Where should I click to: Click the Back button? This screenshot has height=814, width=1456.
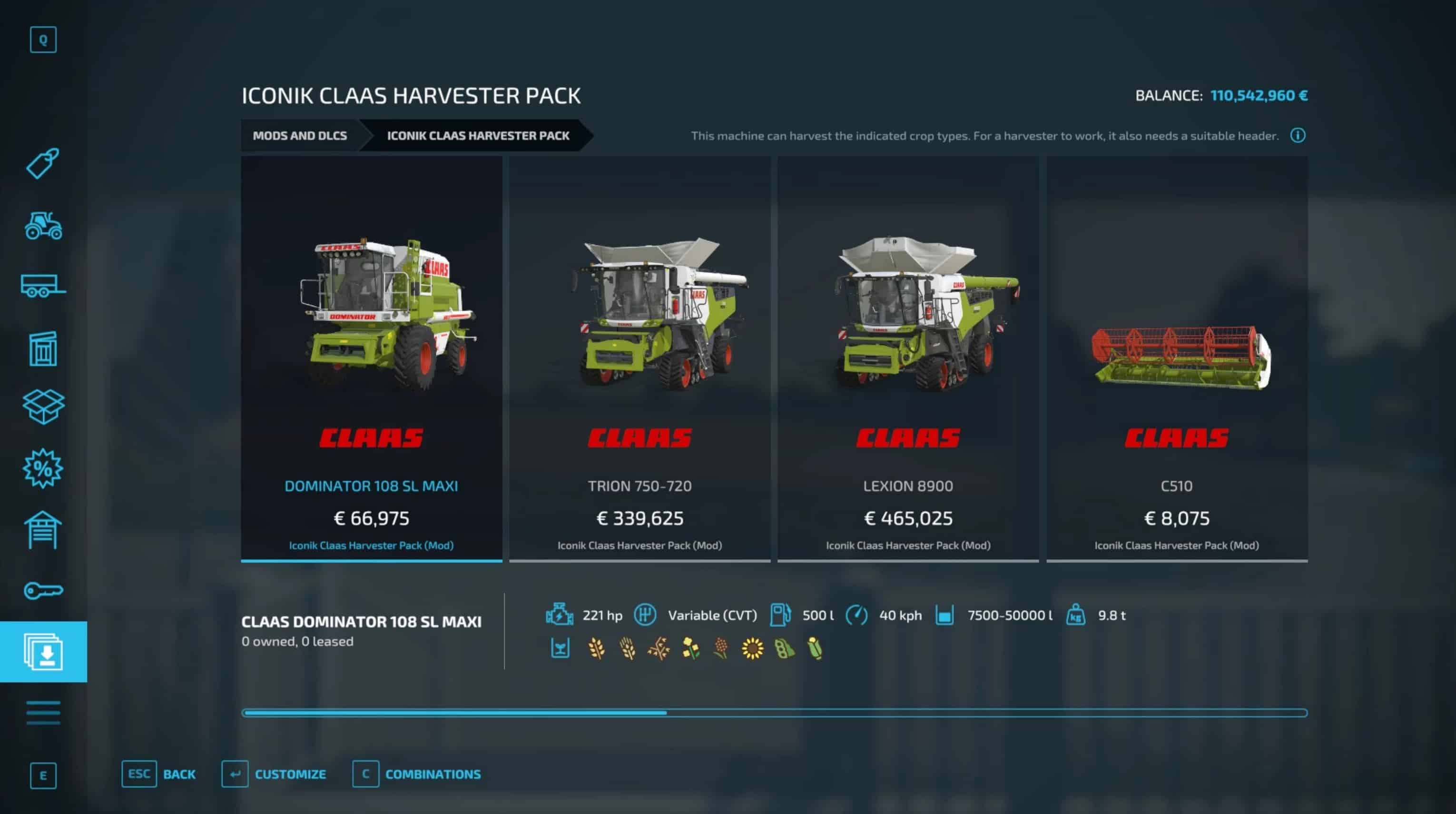(x=159, y=774)
